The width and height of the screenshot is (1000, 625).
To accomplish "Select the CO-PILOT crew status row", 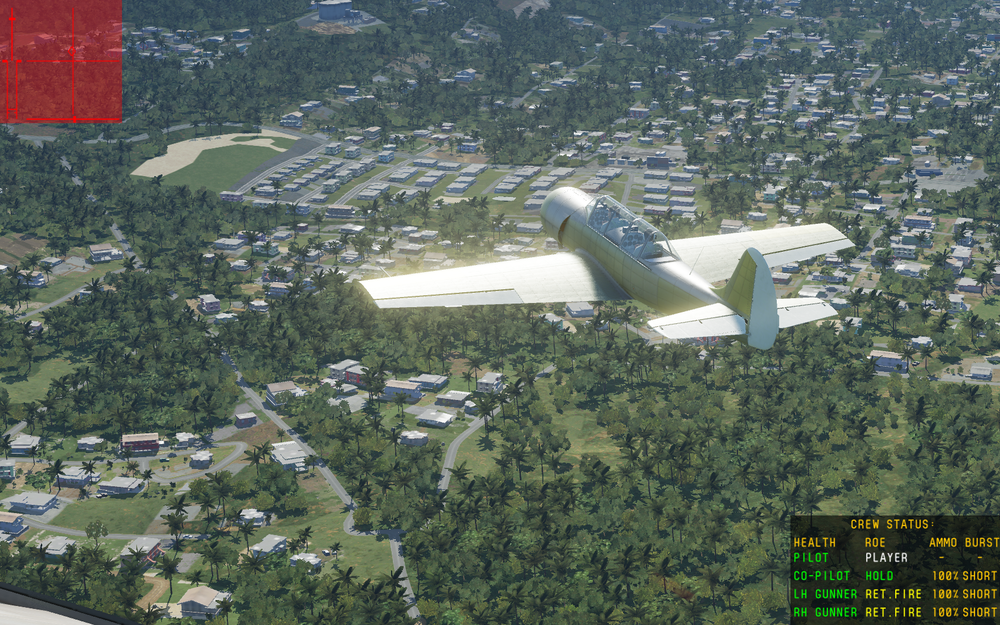I will click(894, 576).
